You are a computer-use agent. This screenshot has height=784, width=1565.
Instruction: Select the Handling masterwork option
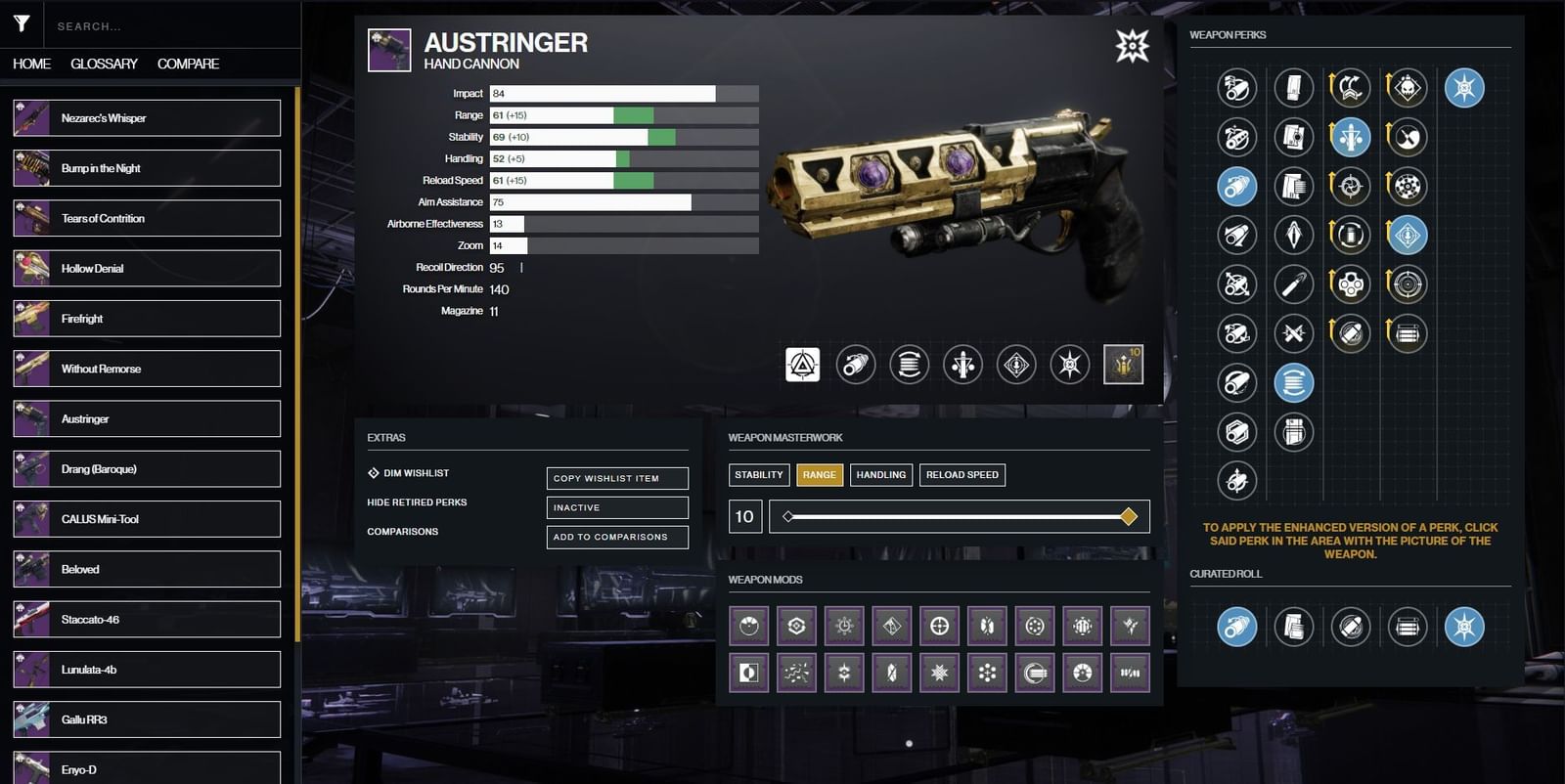point(880,474)
